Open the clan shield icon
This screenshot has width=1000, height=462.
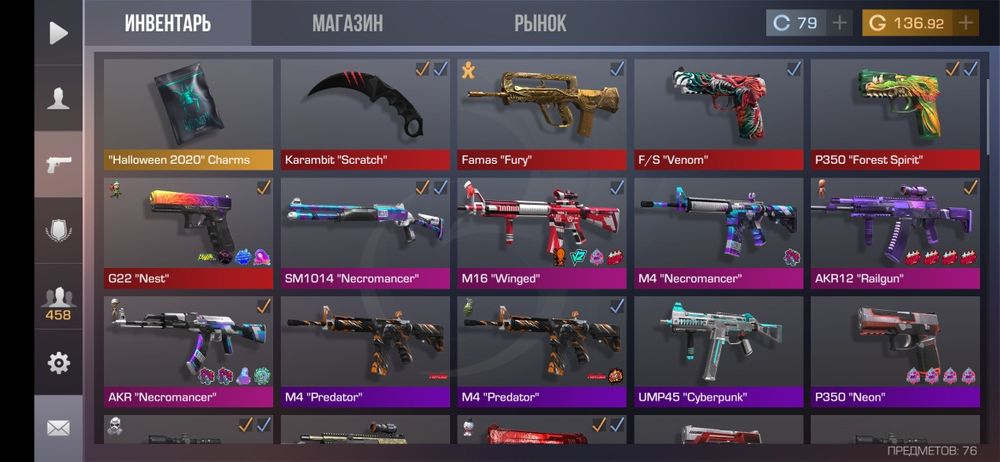pyautogui.click(x=59, y=230)
